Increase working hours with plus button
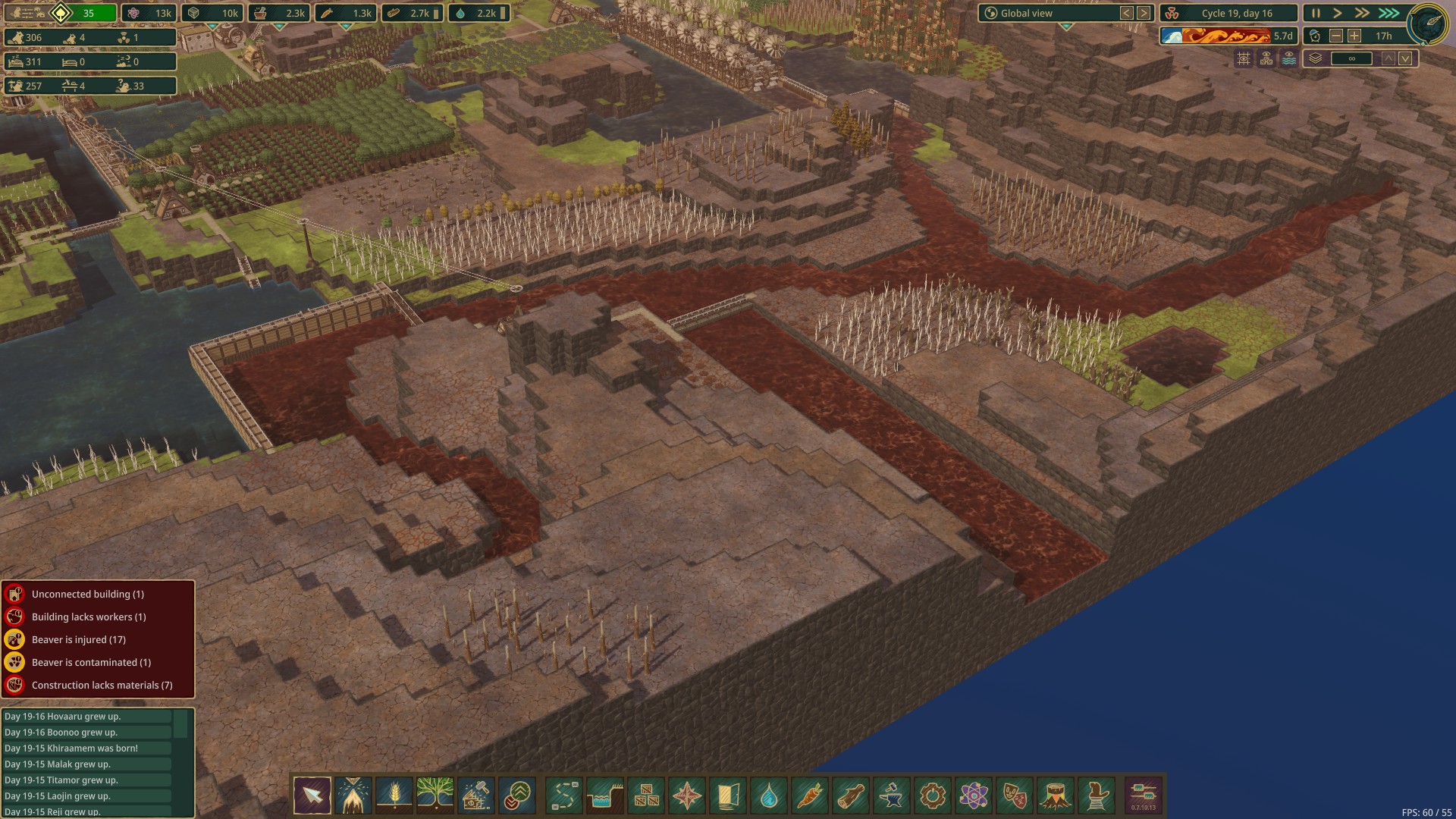This screenshot has width=1456, height=819. click(1354, 36)
